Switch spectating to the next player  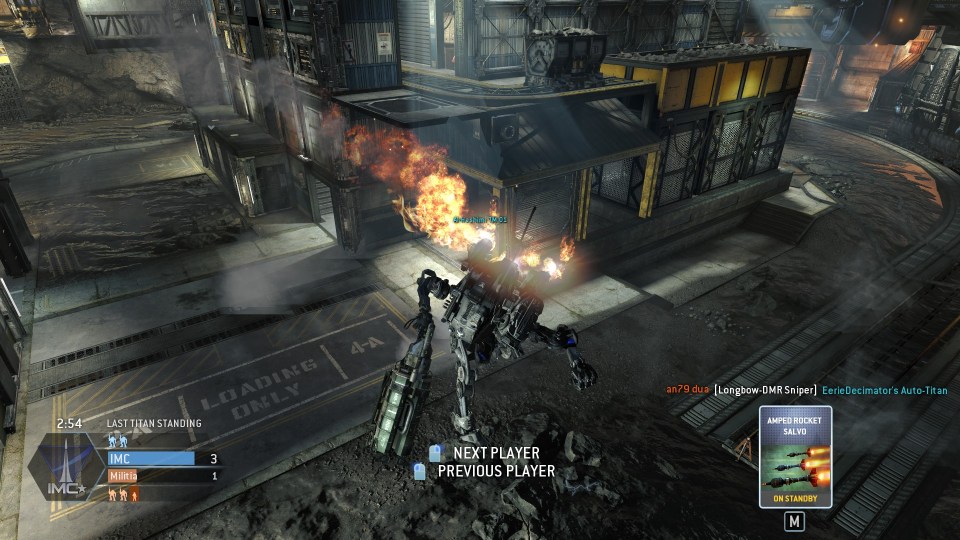487,453
